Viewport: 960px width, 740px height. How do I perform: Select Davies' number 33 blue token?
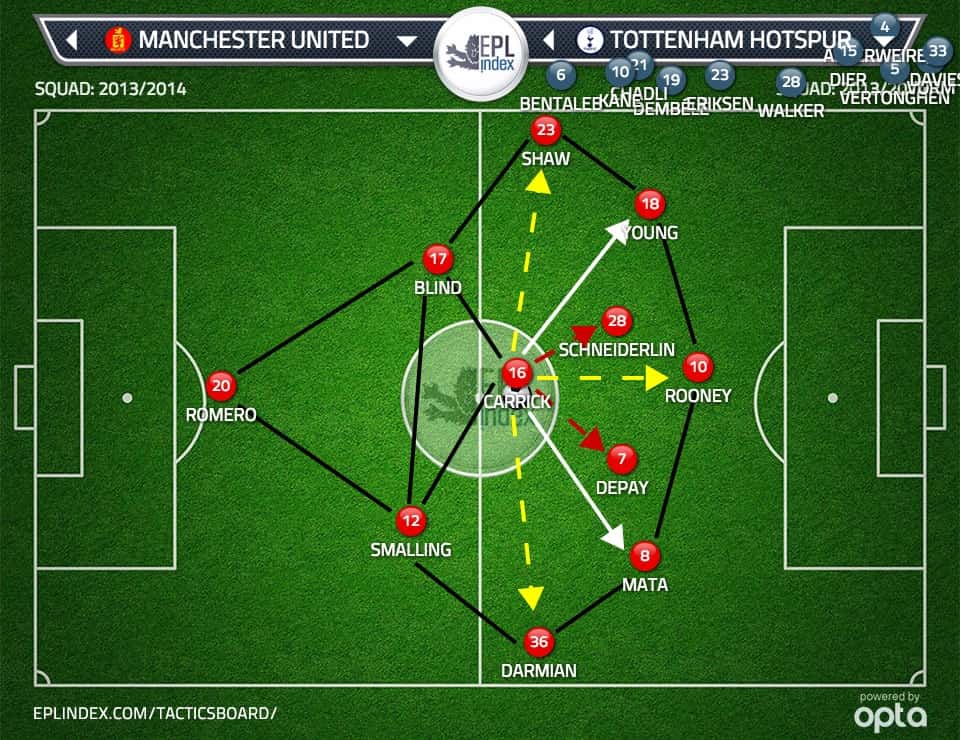pyautogui.click(x=937, y=49)
